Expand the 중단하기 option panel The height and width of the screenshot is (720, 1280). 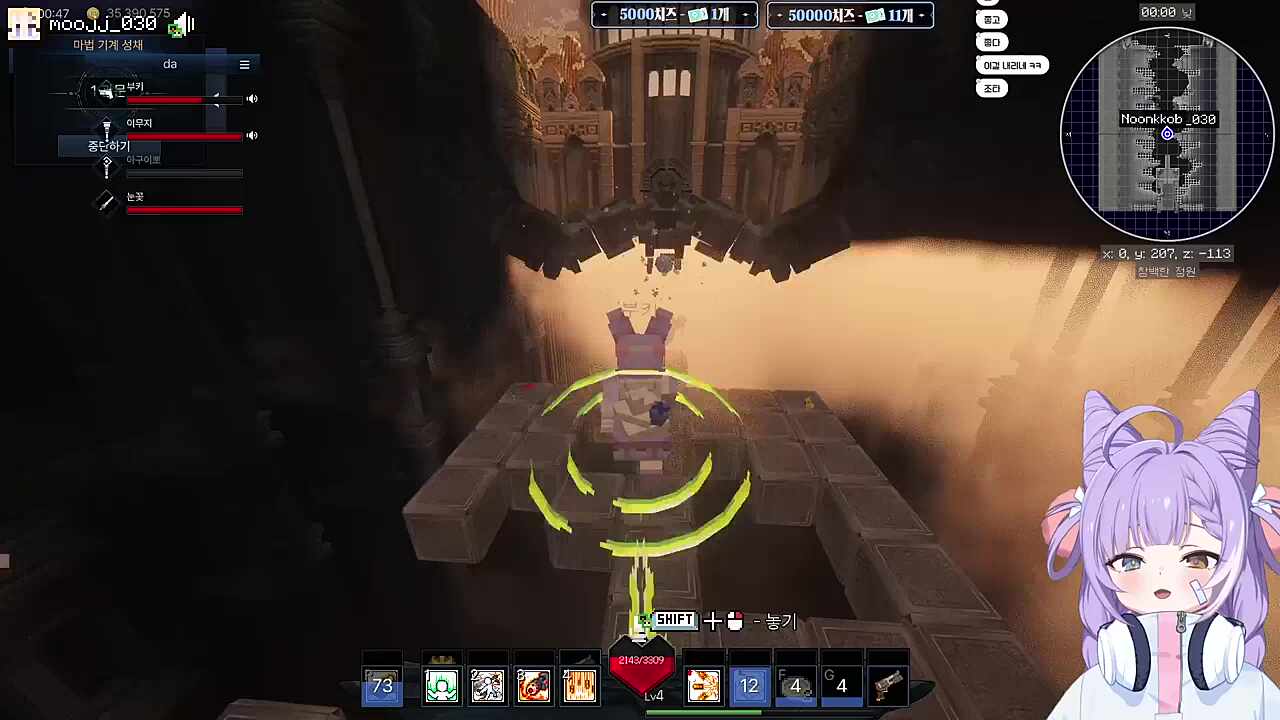click(107, 146)
